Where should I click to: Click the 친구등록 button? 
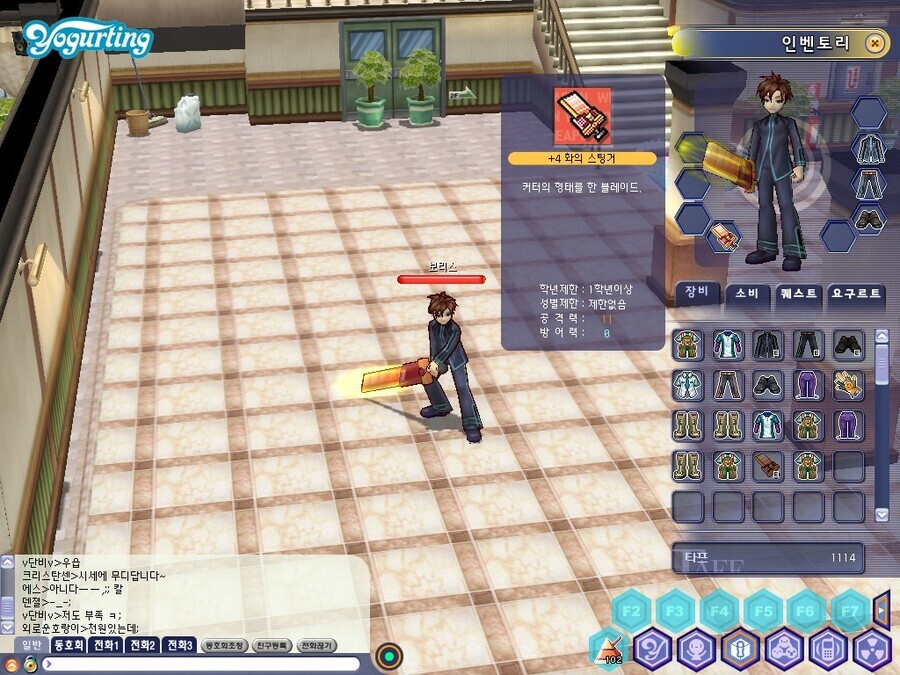(270, 646)
